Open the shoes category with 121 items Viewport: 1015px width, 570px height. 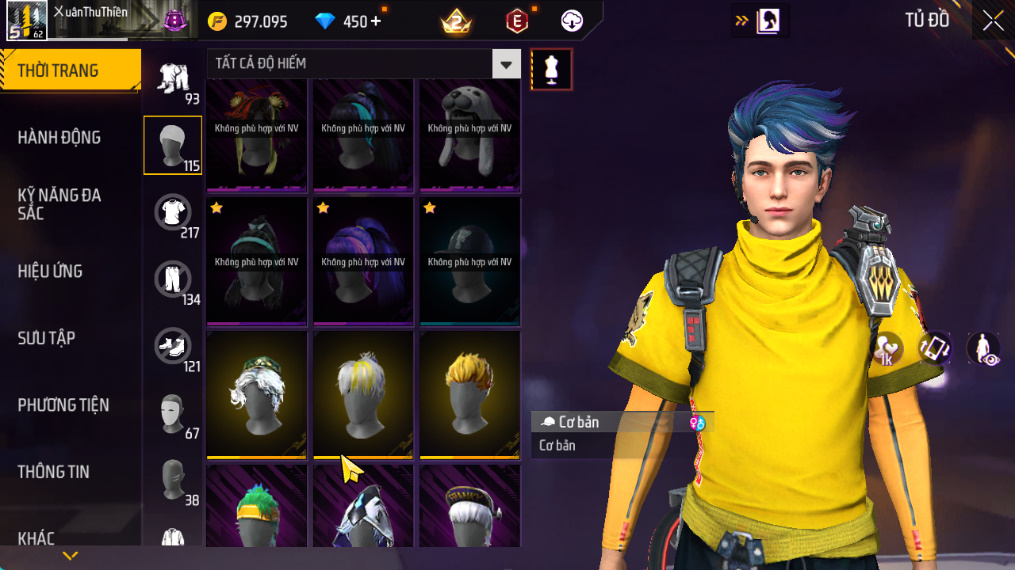(x=173, y=347)
